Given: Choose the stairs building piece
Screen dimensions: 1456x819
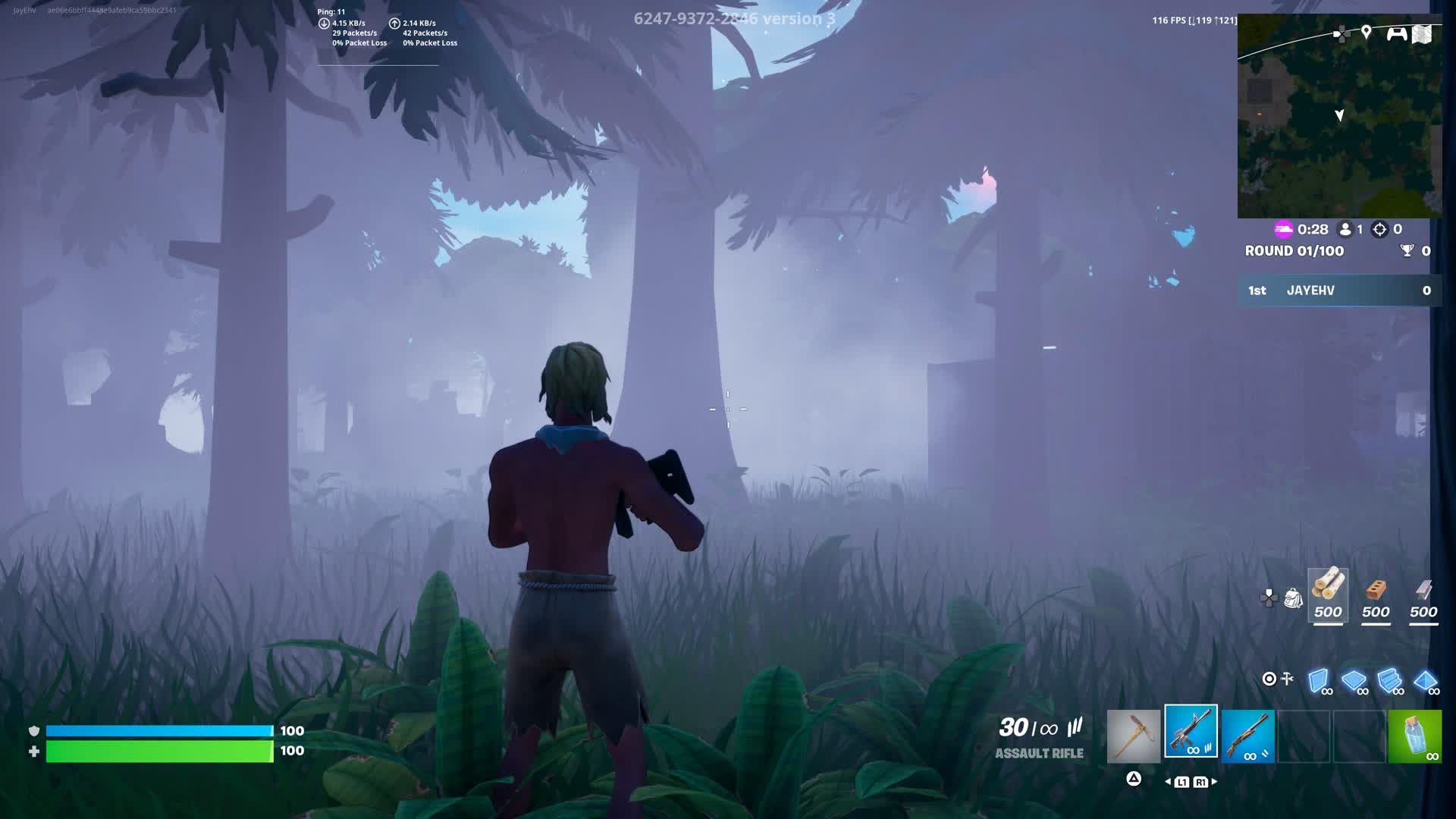Looking at the screenshot, I should 1389,680.
